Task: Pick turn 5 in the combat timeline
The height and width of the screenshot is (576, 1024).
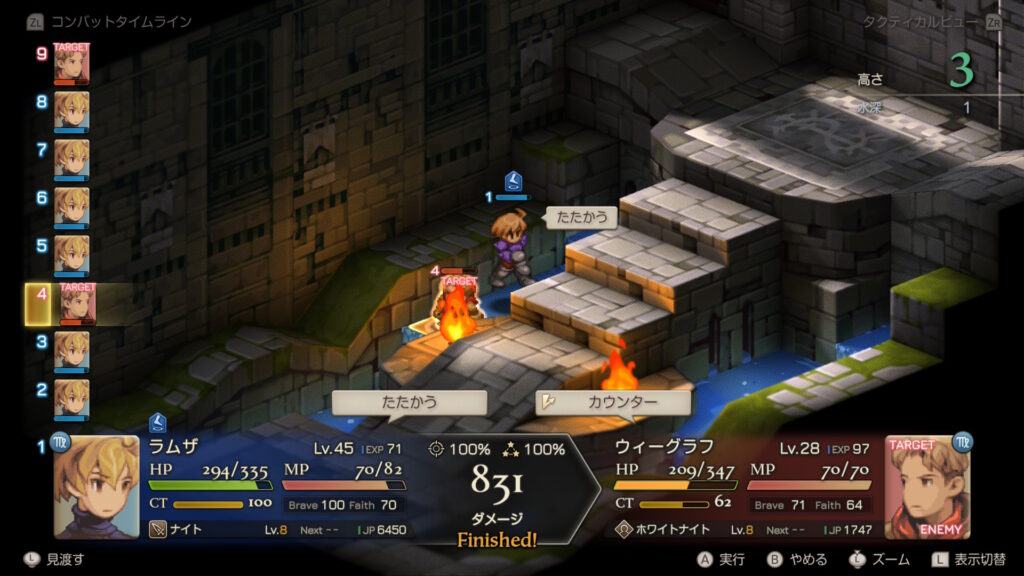Action: point(71,255)
